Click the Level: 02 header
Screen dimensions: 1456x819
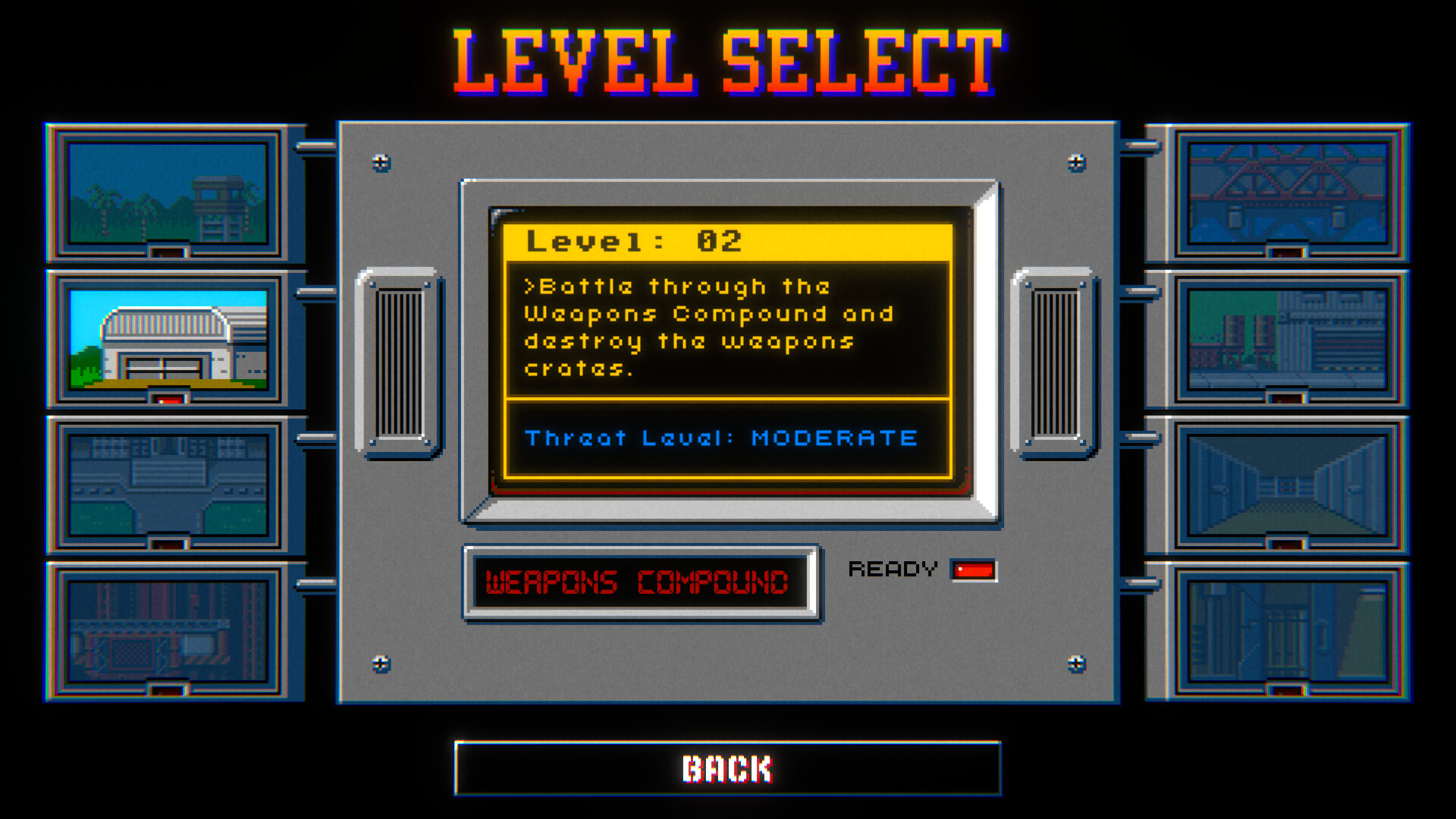click(635, 241)
